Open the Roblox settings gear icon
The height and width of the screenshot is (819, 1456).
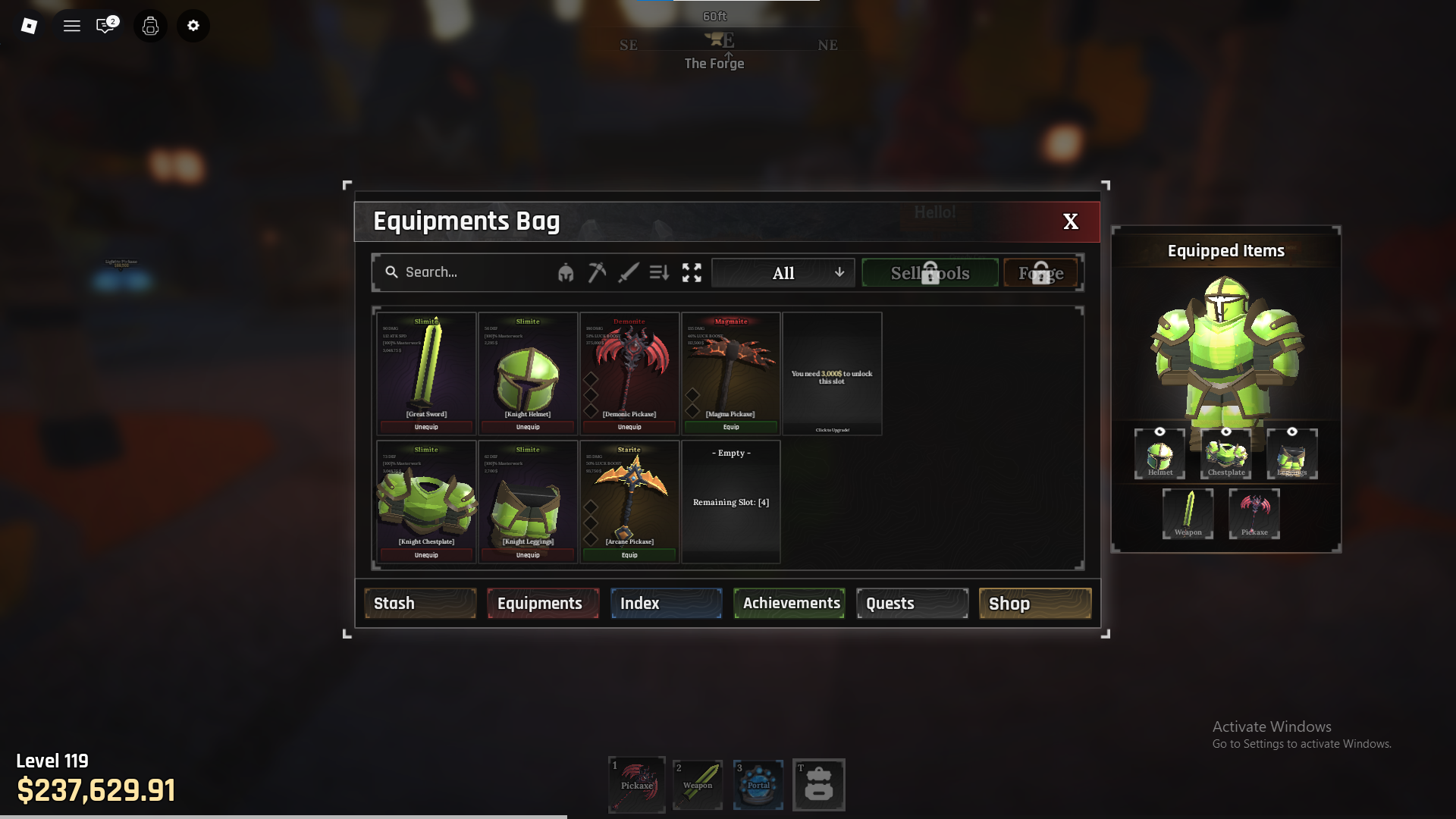[193, 26]
